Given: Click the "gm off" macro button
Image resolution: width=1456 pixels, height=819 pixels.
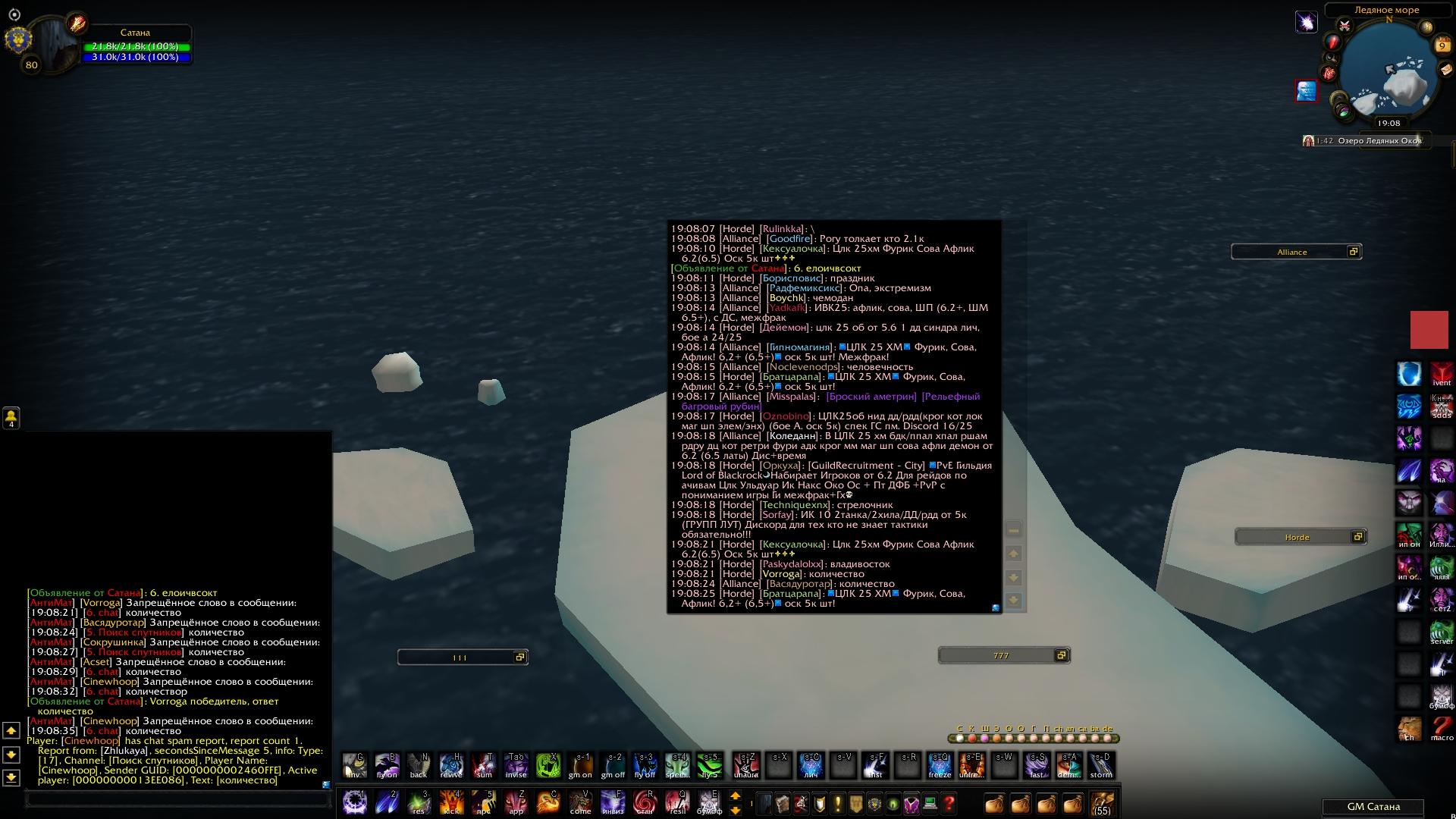Looking at the screenshot, I should (613, 765).
